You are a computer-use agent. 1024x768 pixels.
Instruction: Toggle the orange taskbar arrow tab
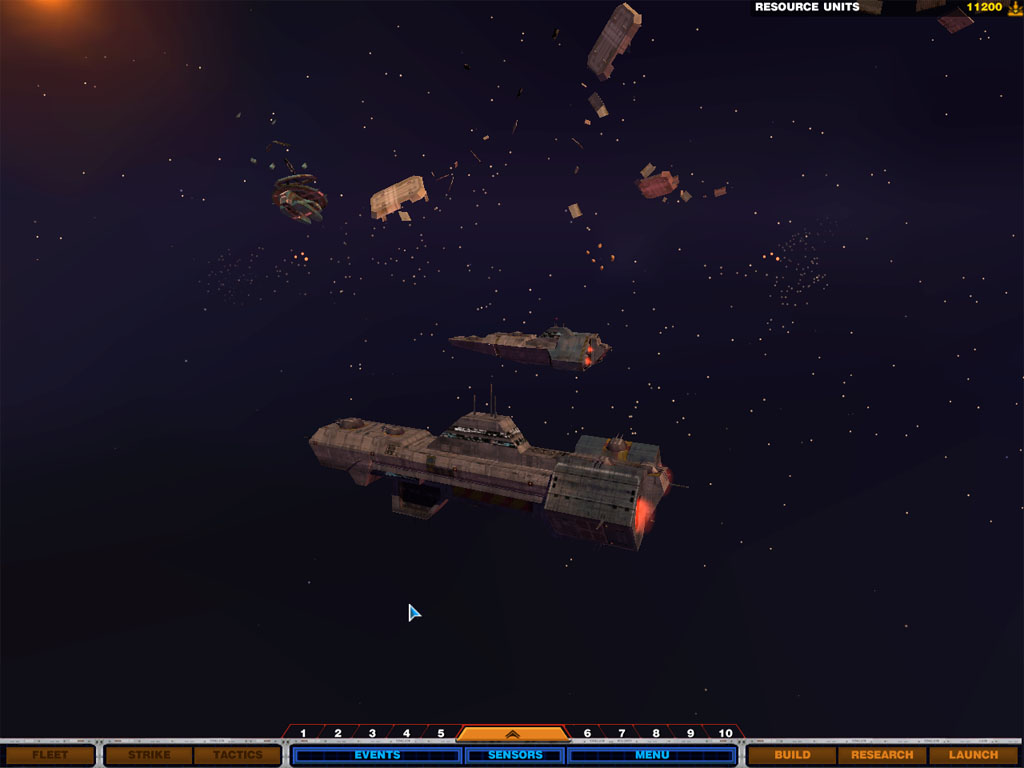point(513,733)
